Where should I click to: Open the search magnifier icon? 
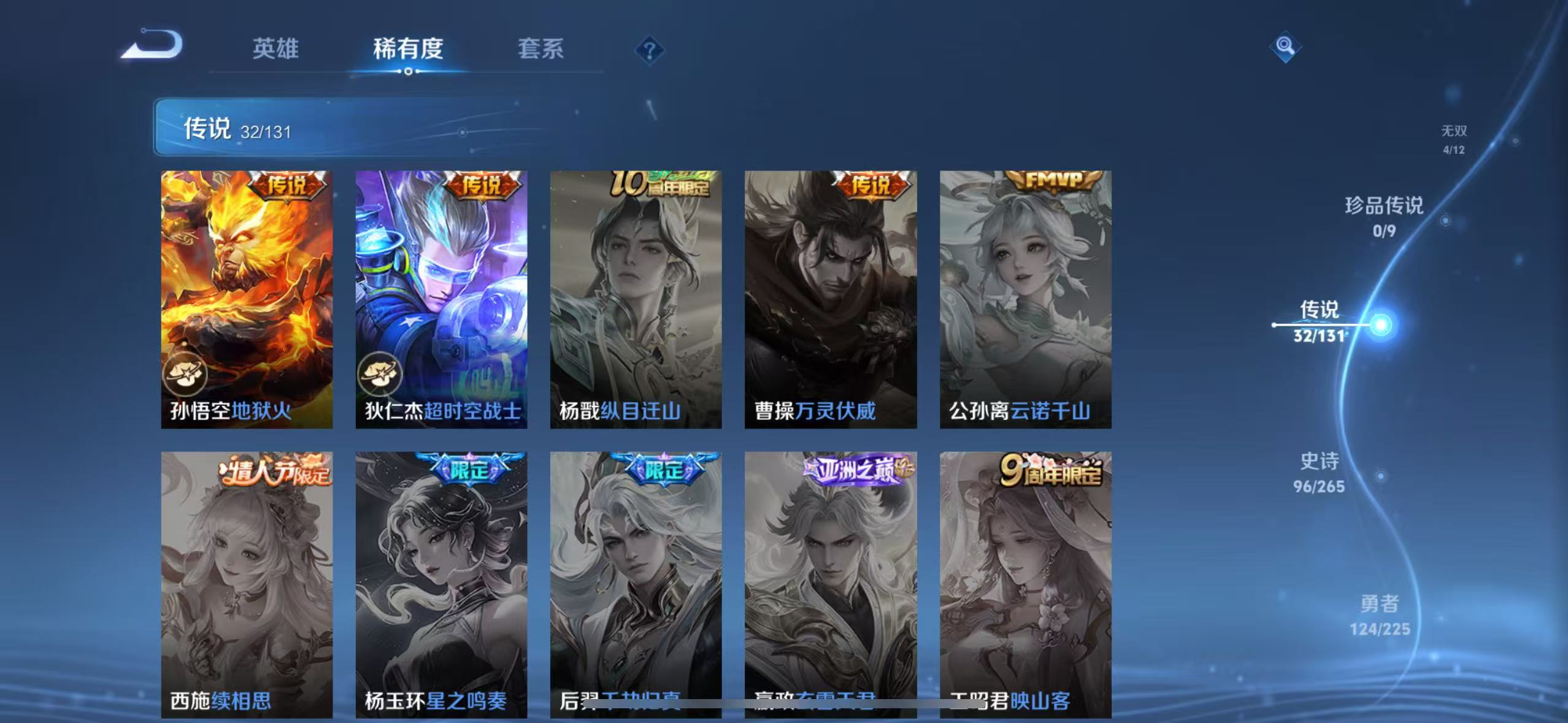(1285, 46)
